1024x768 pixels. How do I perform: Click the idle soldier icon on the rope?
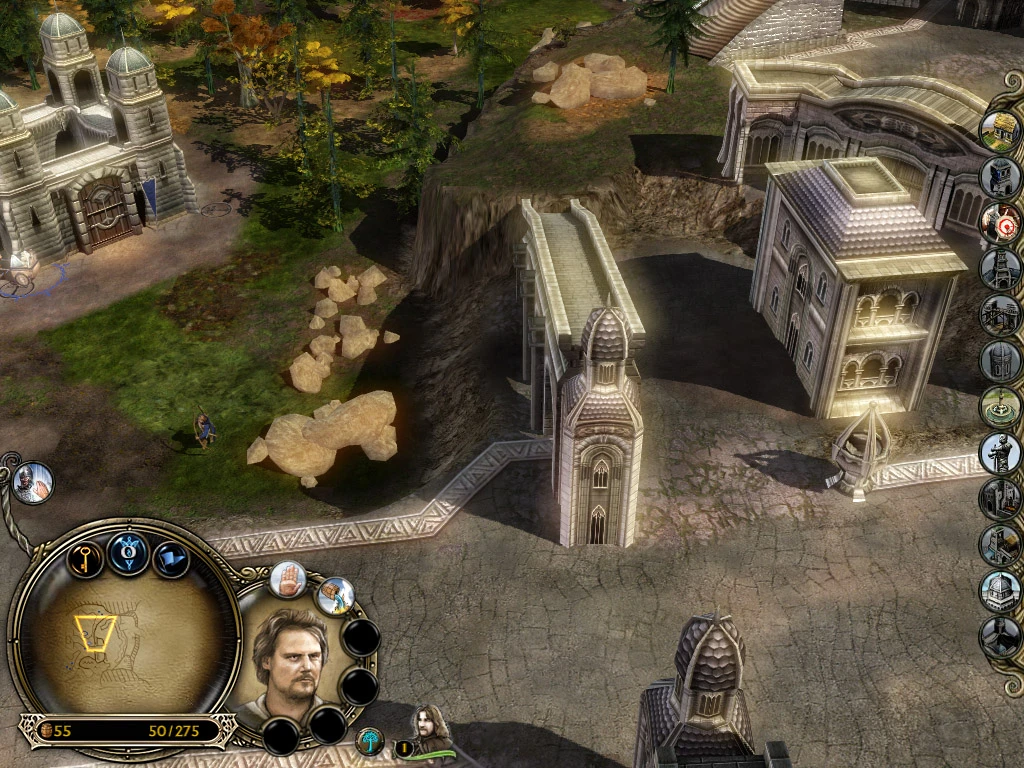coord(33,483)
